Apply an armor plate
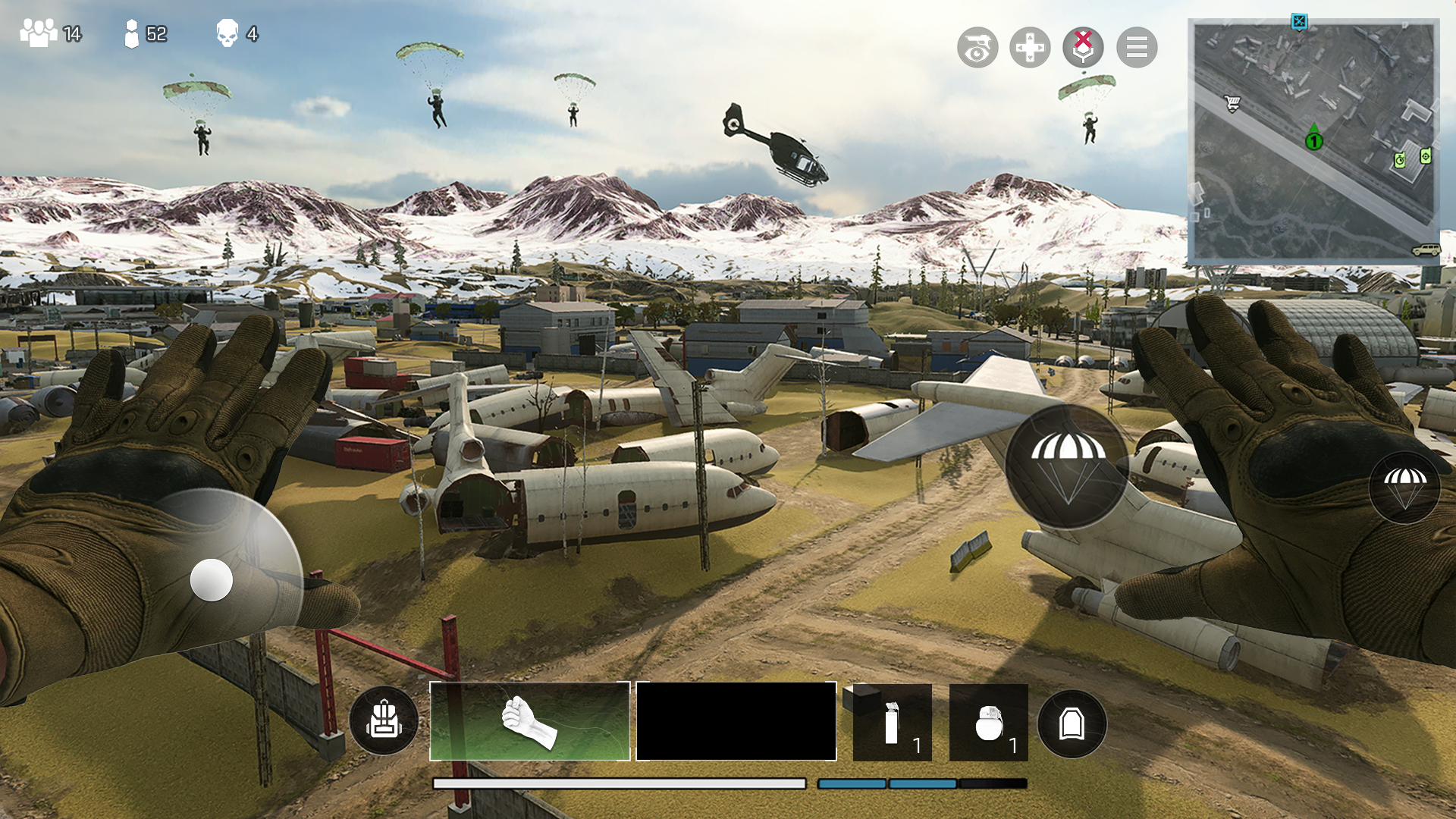This screenshot has height=819, width=1456. tap(1072, 724)
